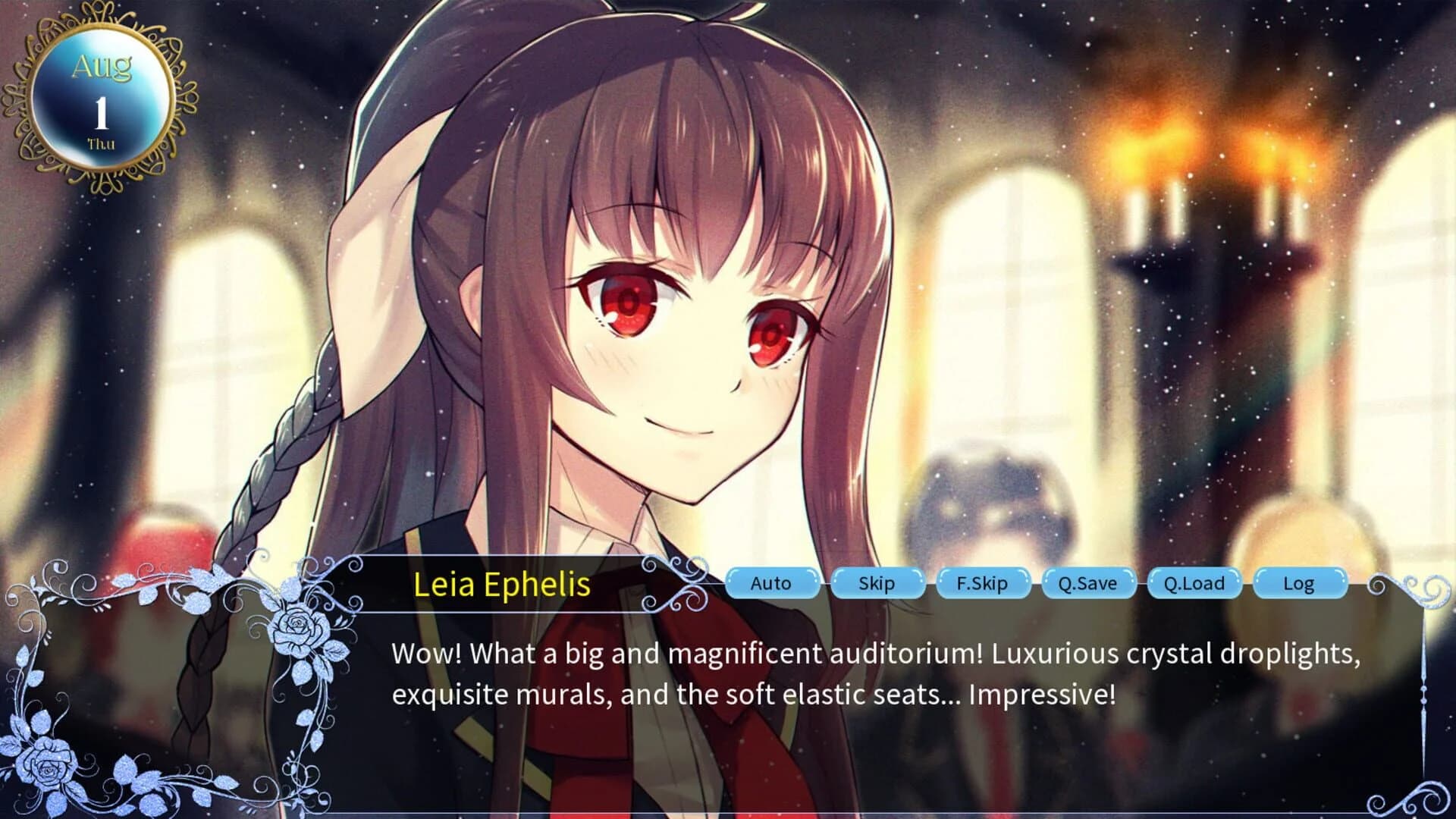1456x819 pixels.
Task: Select the Leia Ephelis nameplate
Action: tap(503, 585)
